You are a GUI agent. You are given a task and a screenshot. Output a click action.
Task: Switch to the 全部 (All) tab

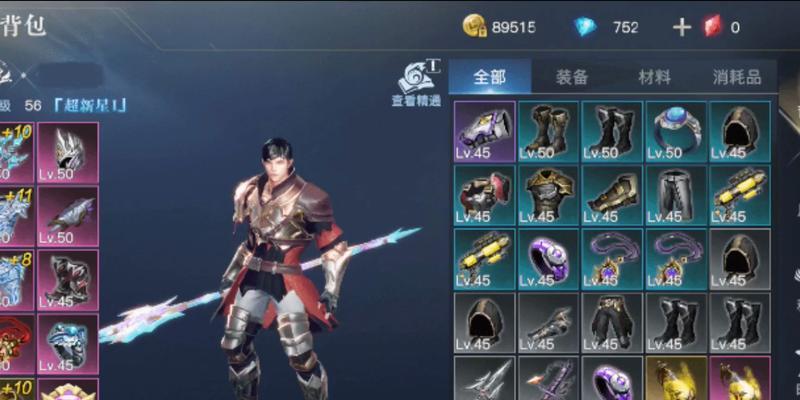tap(489, 77)
